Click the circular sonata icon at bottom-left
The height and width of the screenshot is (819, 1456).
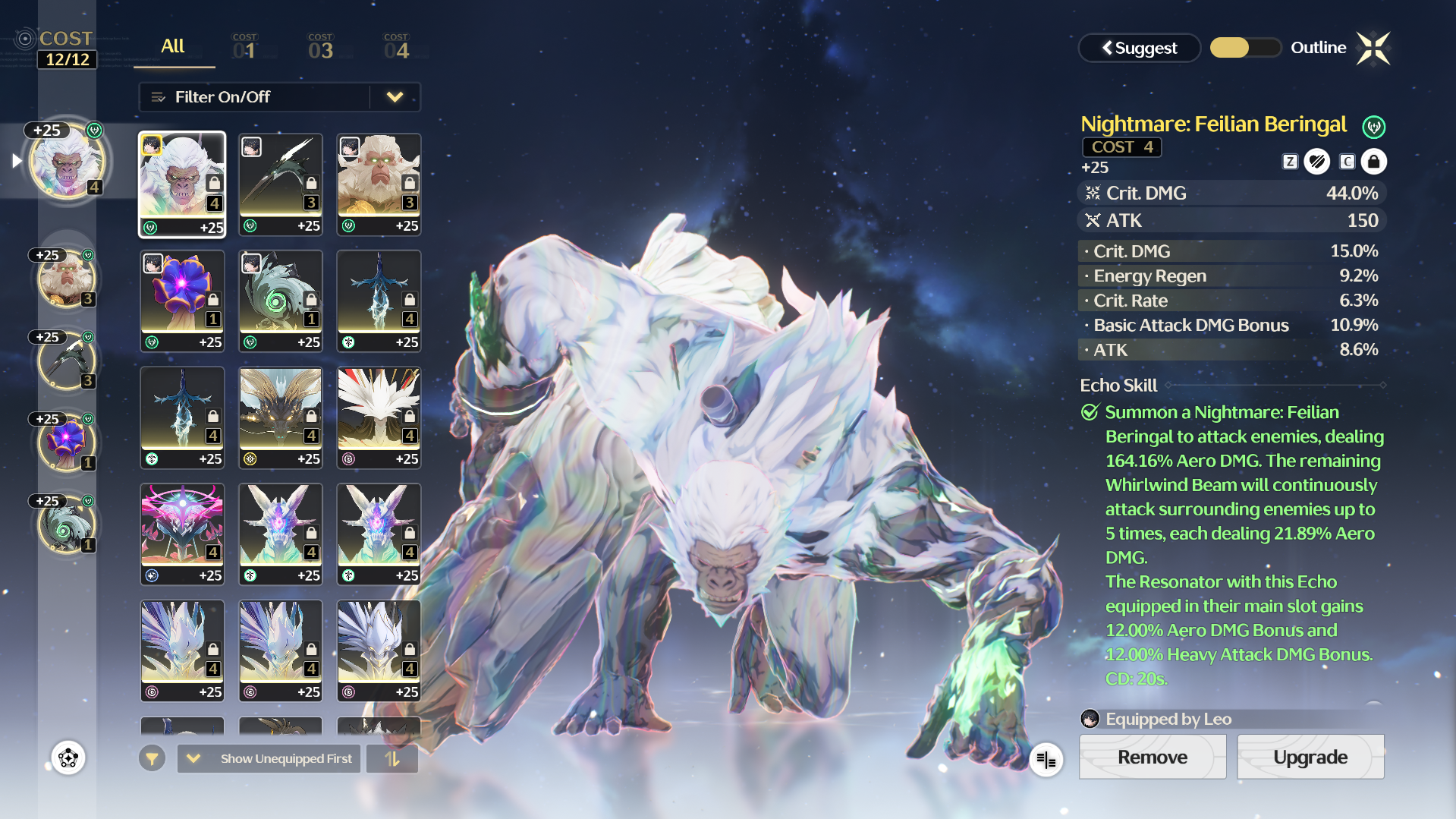click(68, 758)
